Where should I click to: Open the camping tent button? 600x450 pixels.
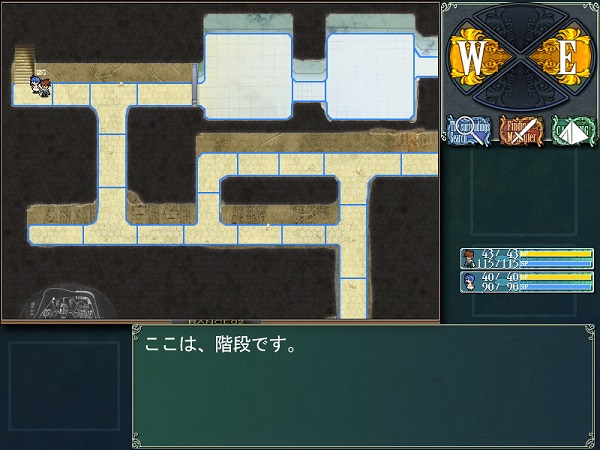click(572, 130)
